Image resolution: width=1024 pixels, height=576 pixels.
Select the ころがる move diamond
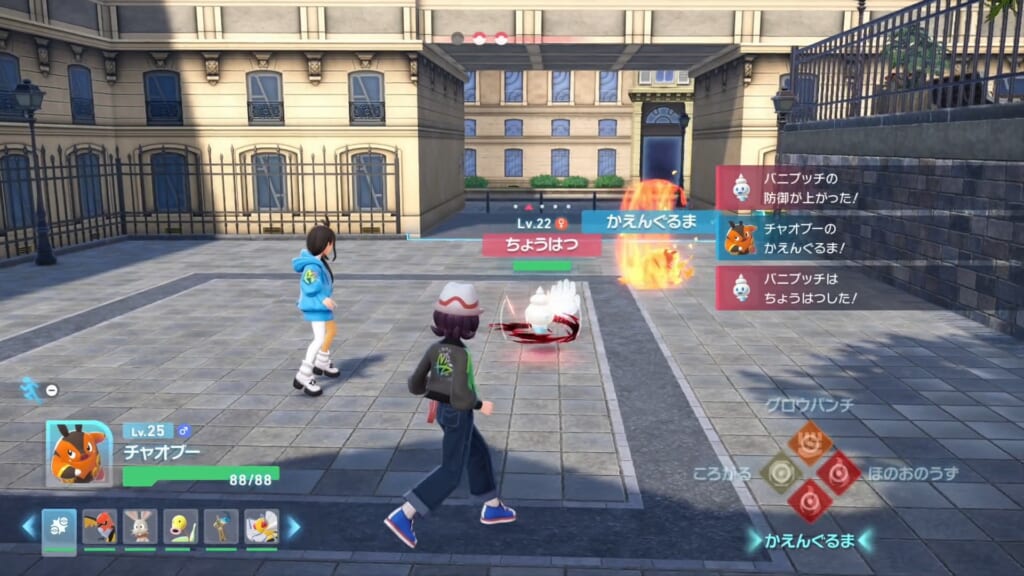pyautogui.click(x=780, y=472)
